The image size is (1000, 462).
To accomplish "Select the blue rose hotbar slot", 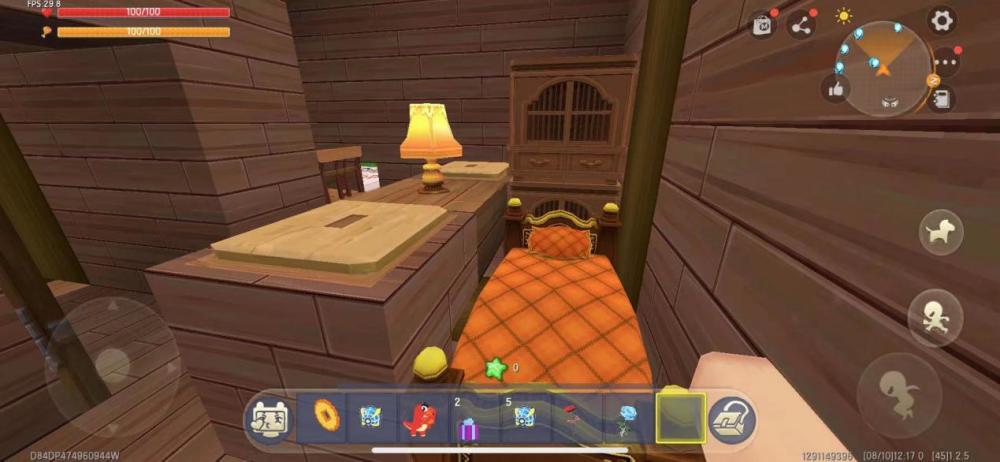I will pyautogui.click(x=627, y=418).
